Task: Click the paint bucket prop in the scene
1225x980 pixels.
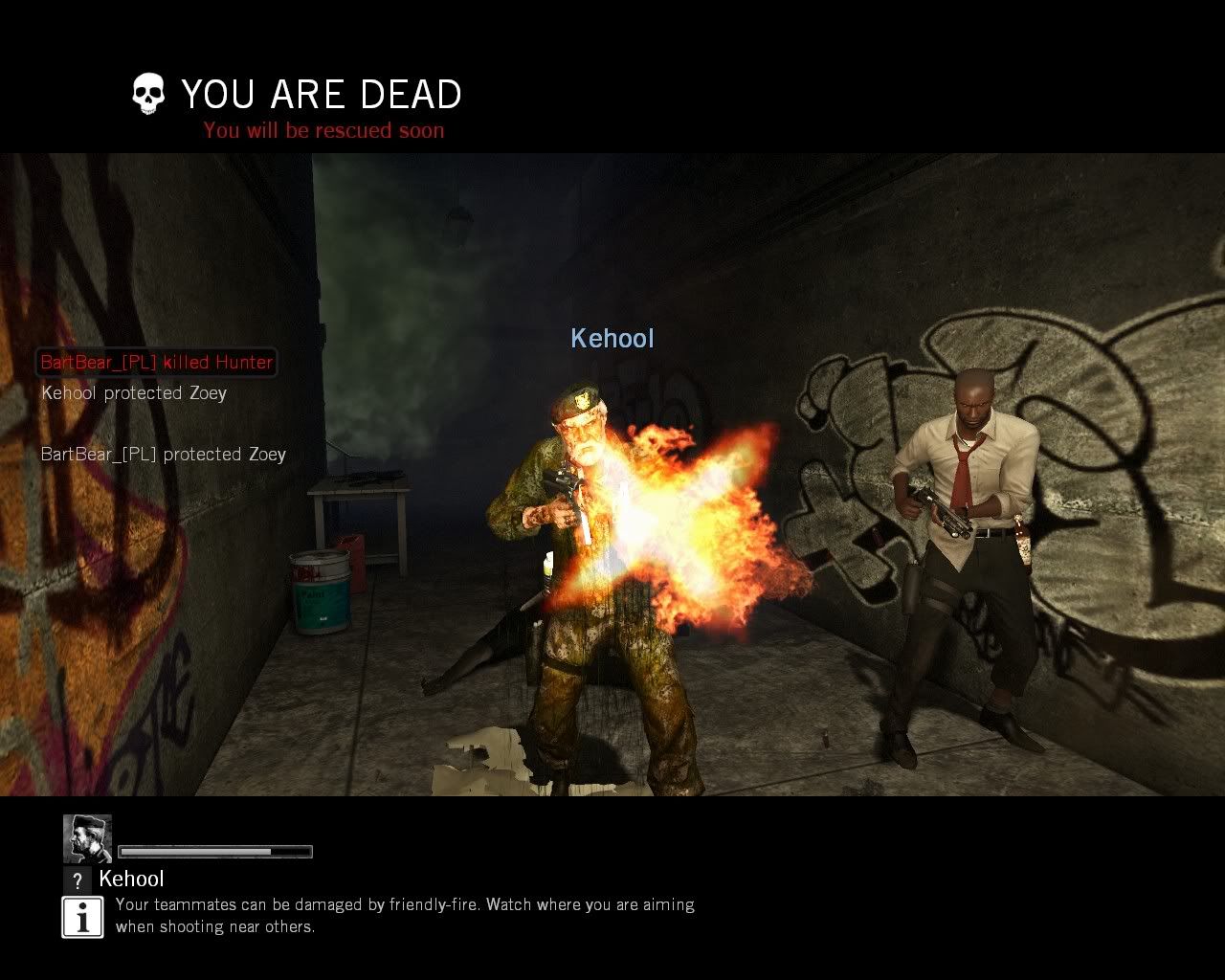Action: pyautogui.click(x=319, y=591)
